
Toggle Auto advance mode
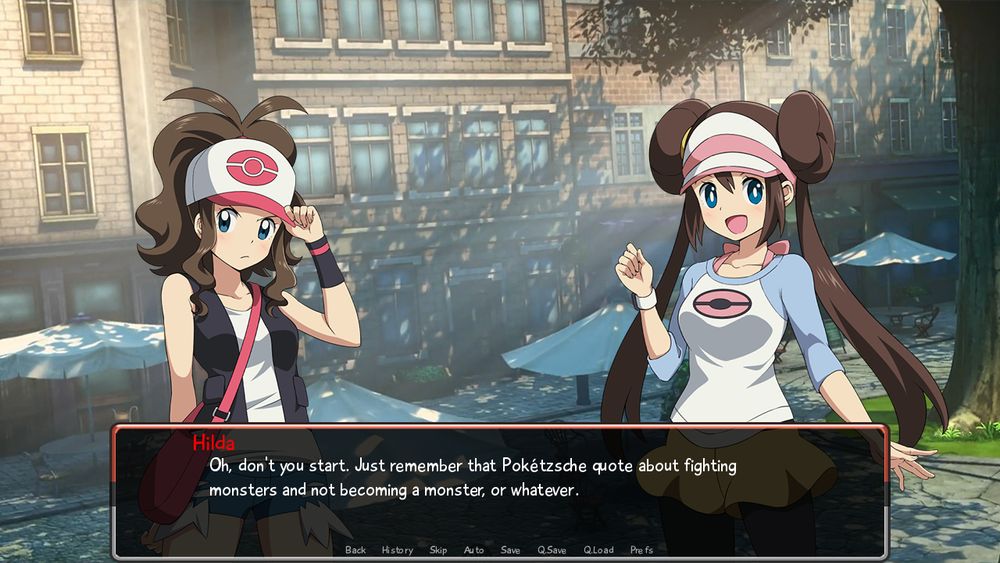click(x=474, y=550)
